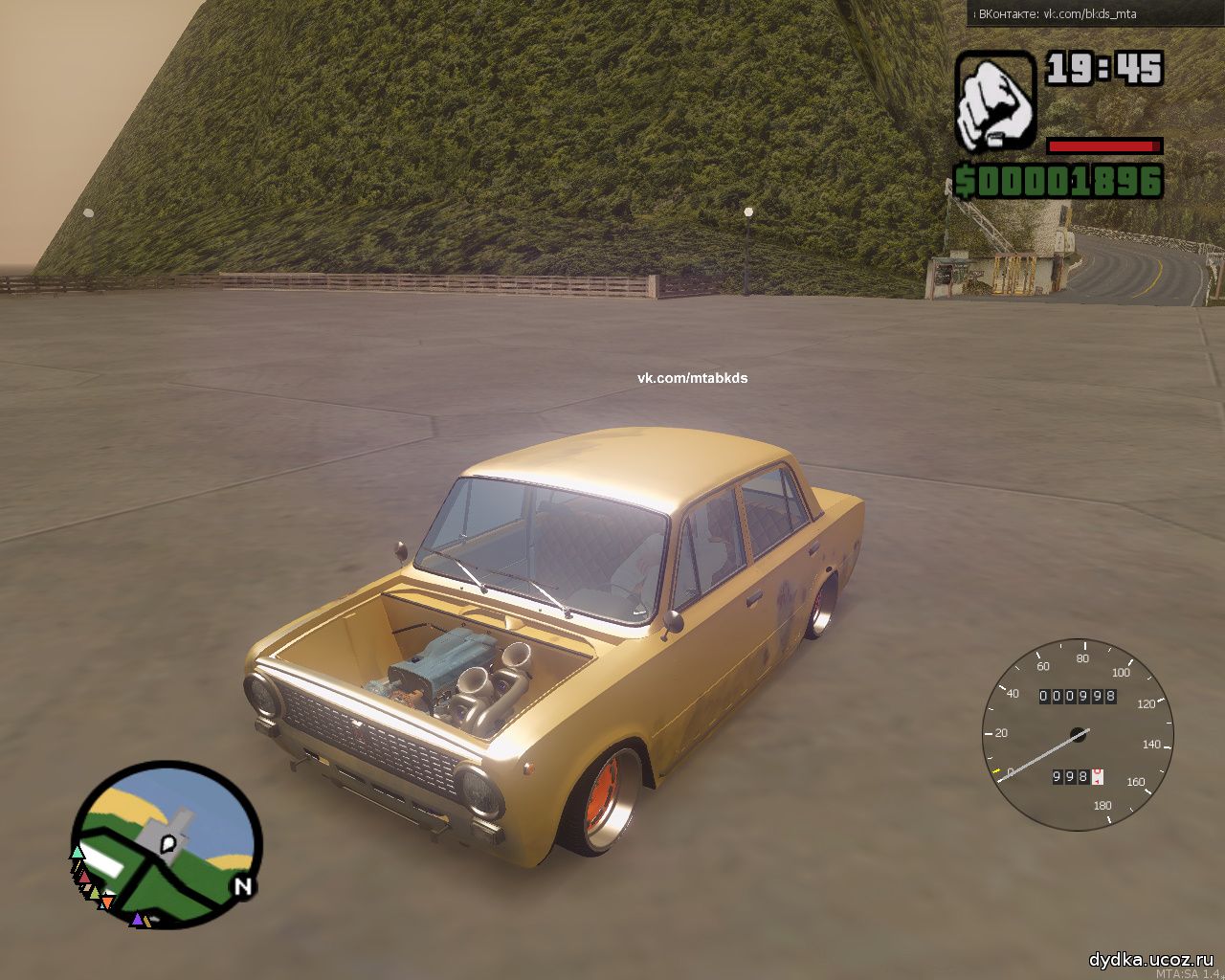Click the fist weapon icon
The image size is (1225, 980).
click(995, 101)
